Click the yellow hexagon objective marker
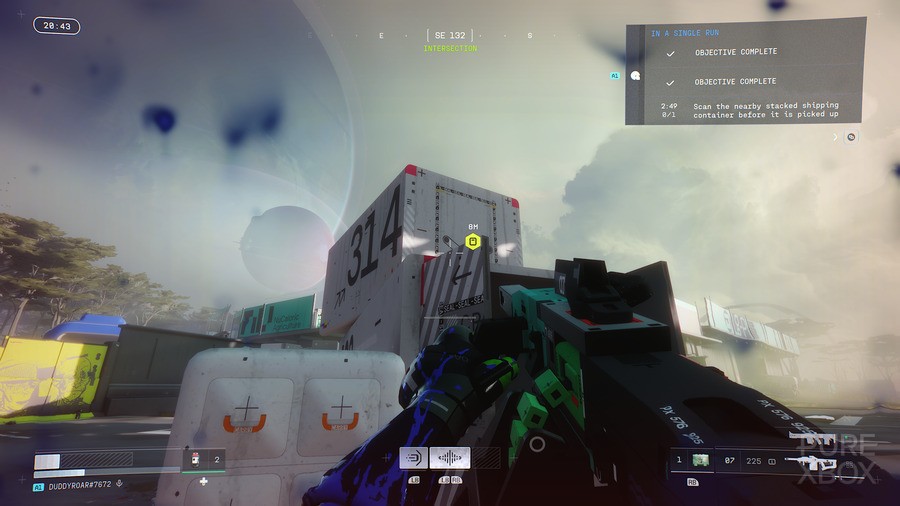Viewport: 900px width, 506px height. coord(474,241)
